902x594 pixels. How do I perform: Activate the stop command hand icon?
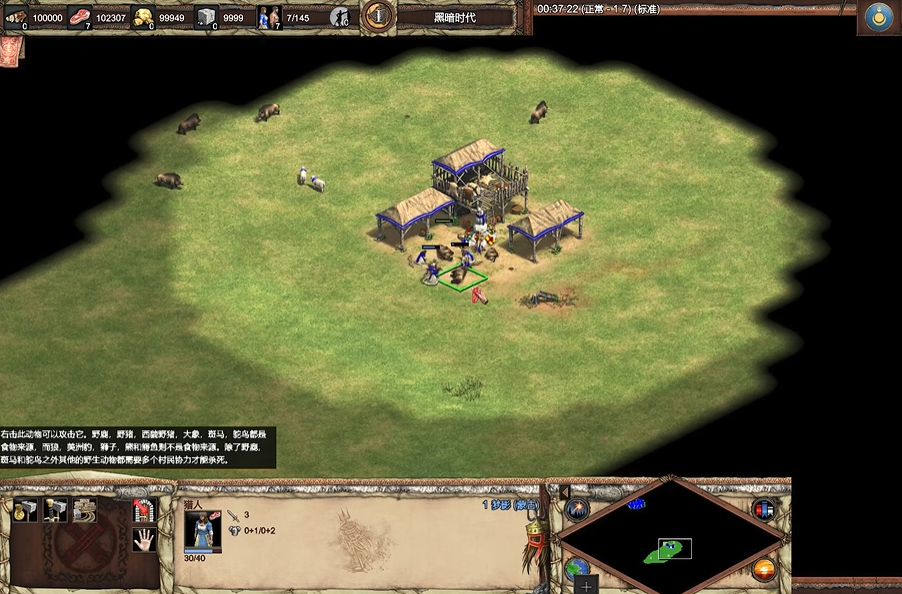144,540
